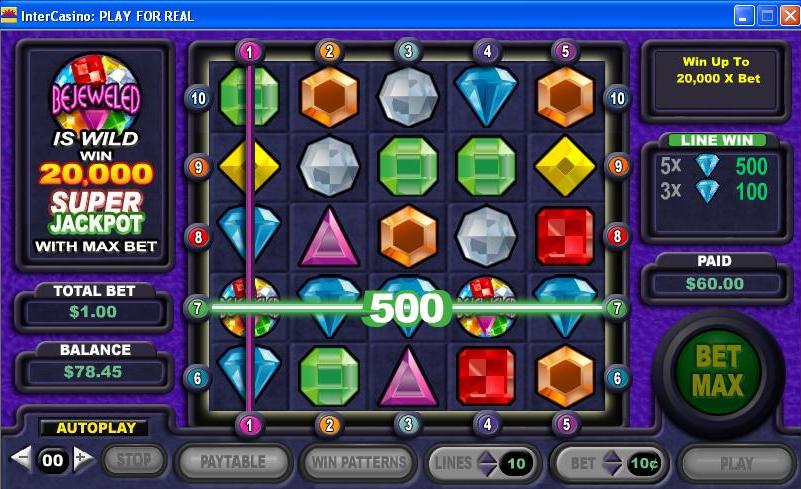This screenshot has height=489, width=801.
Task: Adjust the LINES stepper arrows
Action: [487, 463]
